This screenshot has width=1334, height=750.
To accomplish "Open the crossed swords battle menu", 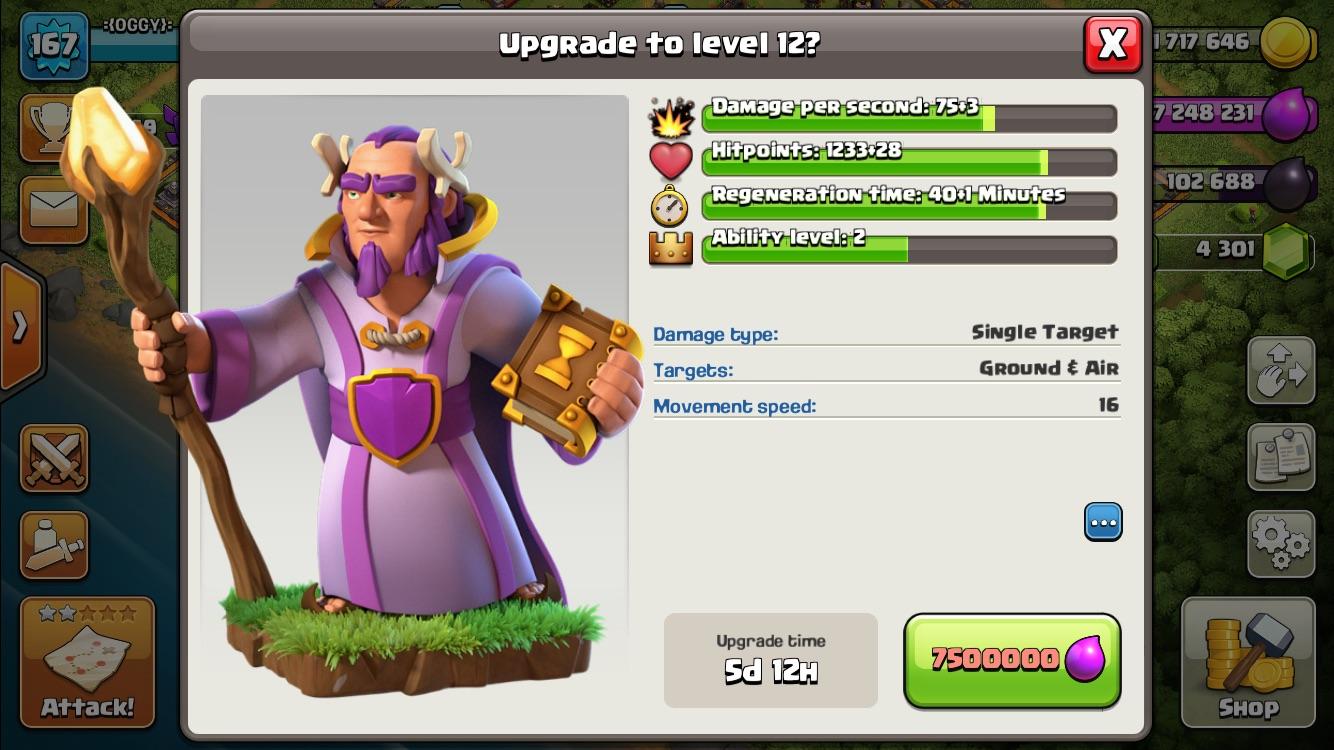I will coord(53,459).
